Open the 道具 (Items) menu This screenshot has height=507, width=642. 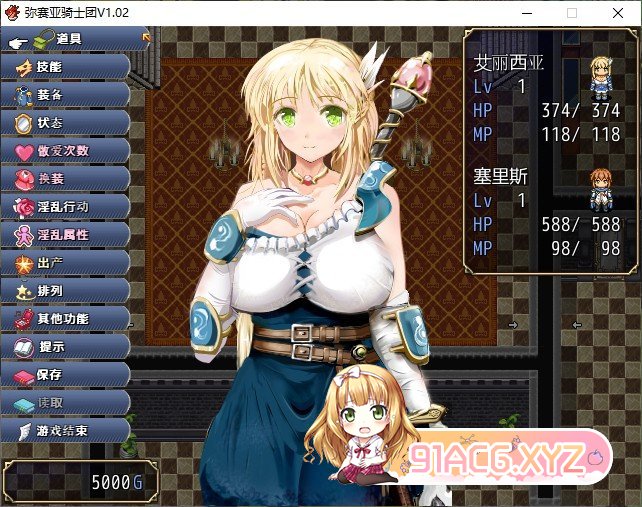click(x=68, y=39)
